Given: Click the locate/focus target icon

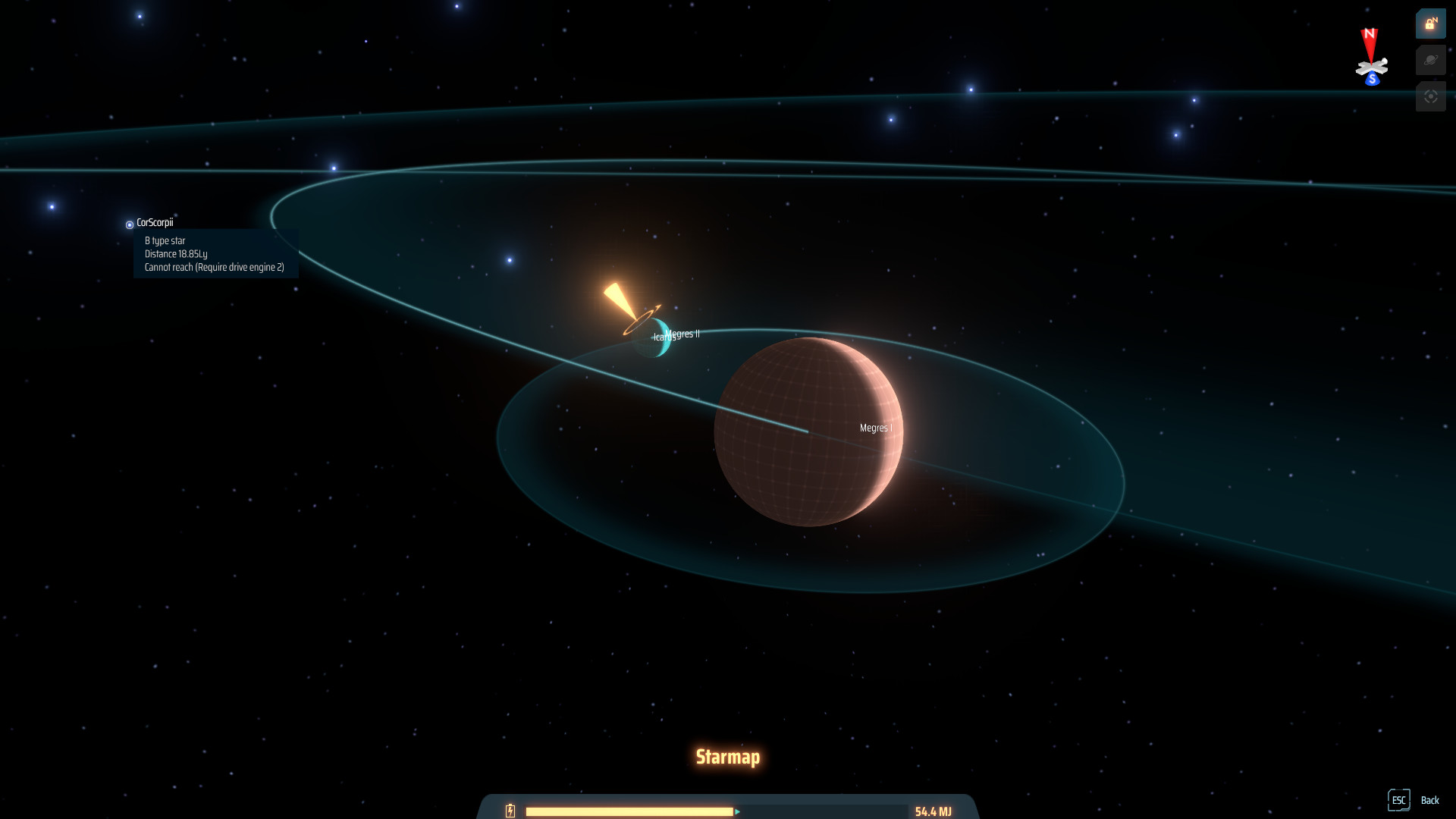Looking at the screenshot, I should click(1430, 96).
